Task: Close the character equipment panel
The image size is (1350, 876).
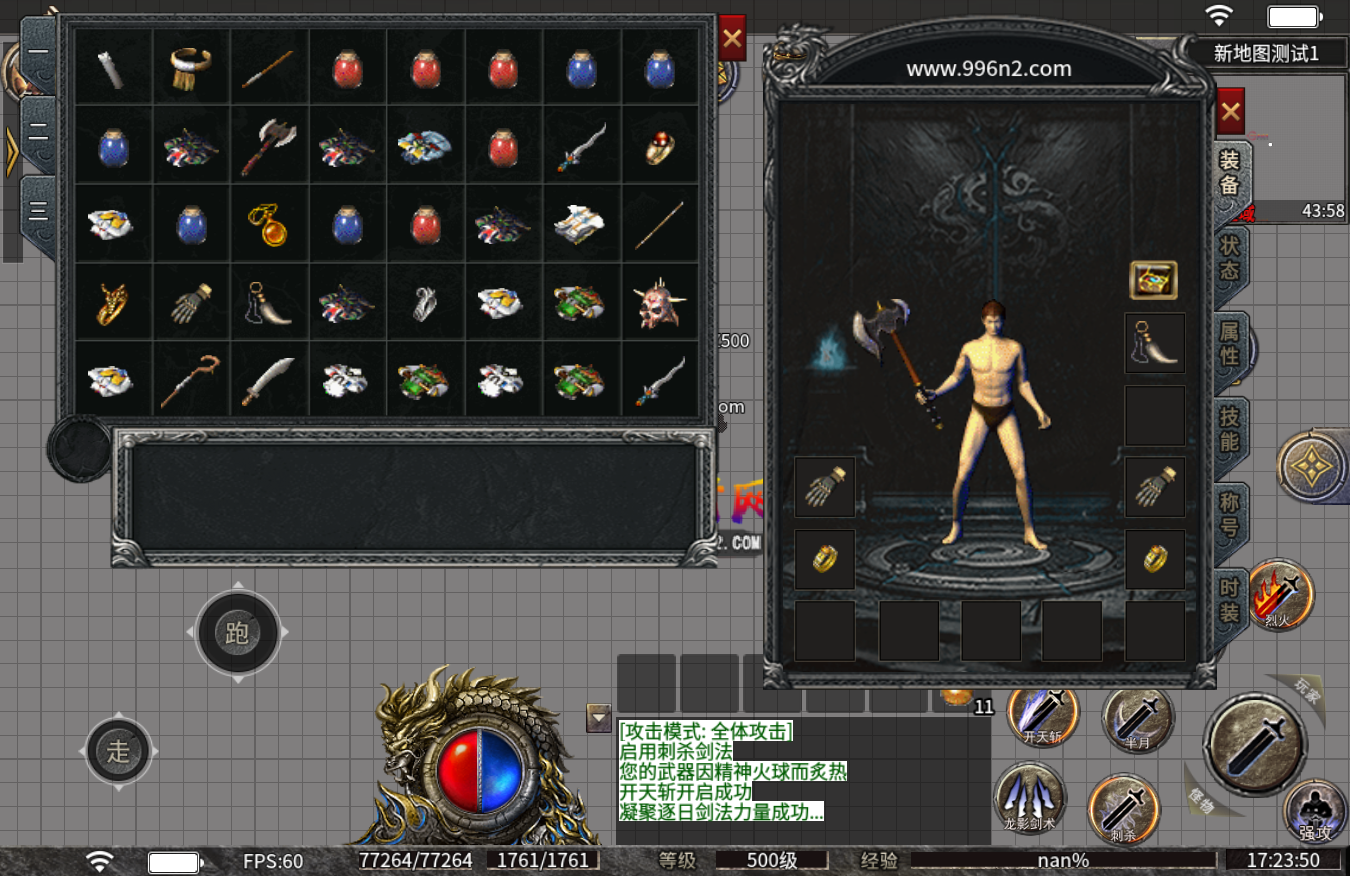Action: (1230, 112)
